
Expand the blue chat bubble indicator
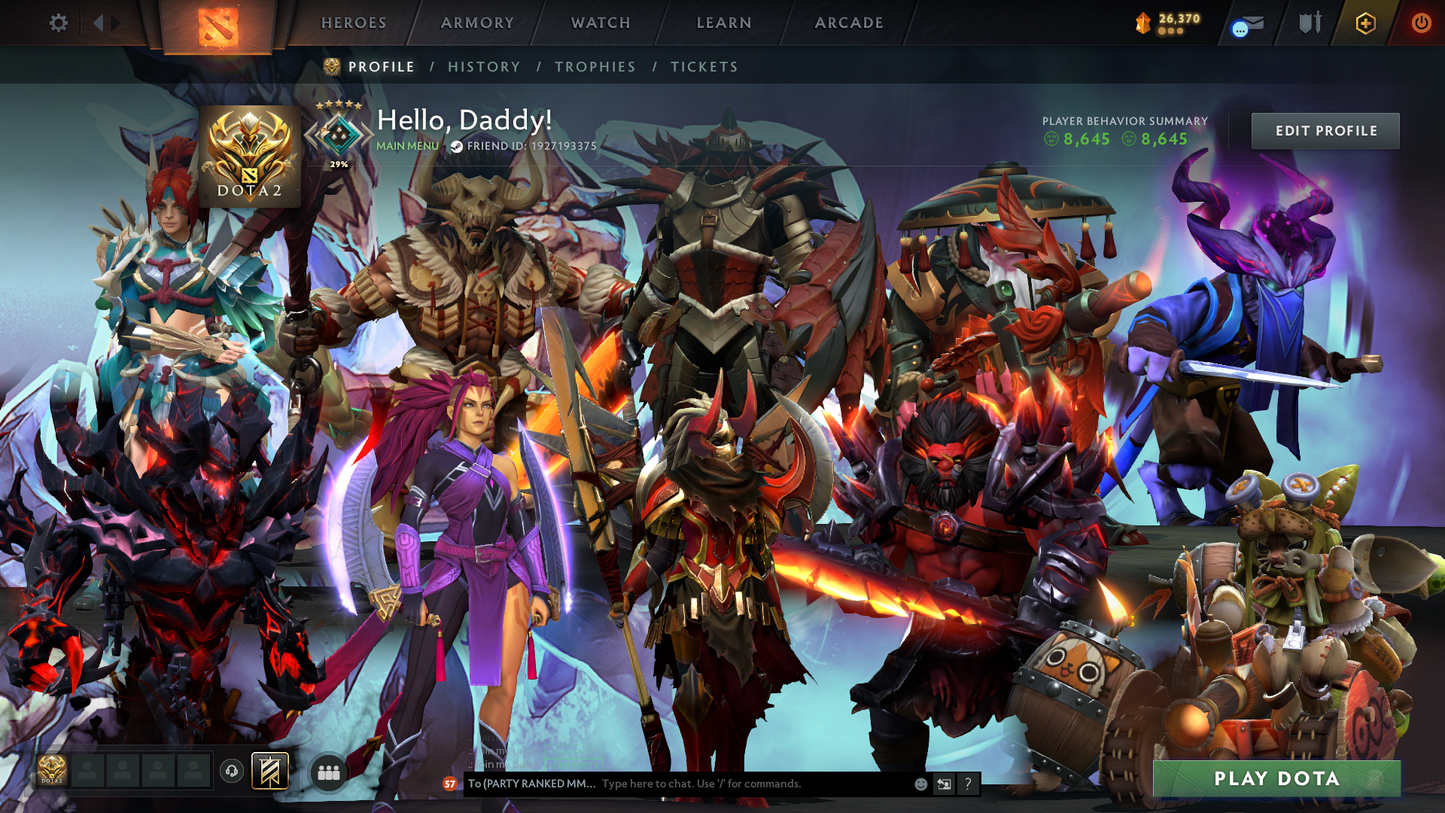pos(1240,28)
